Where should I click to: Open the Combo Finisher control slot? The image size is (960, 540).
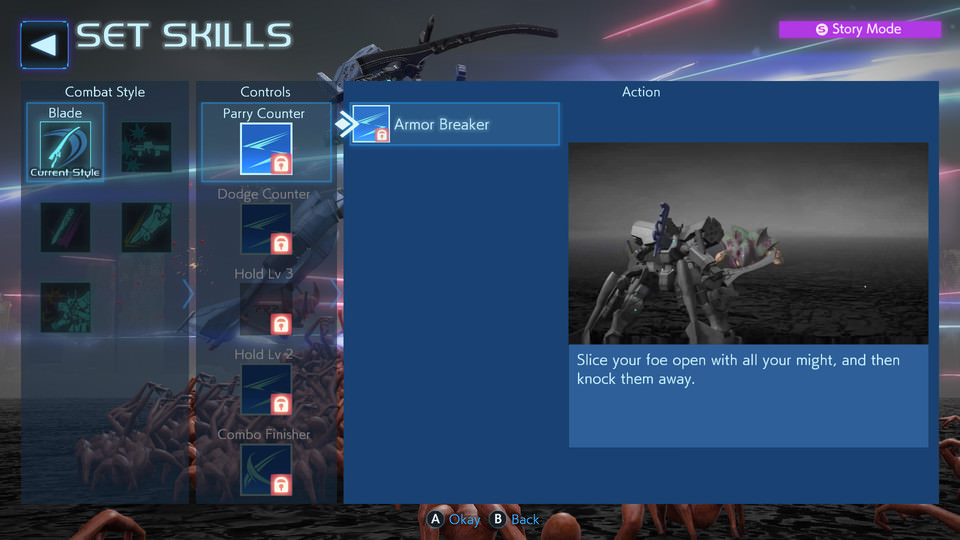click(x=265, y=468)
